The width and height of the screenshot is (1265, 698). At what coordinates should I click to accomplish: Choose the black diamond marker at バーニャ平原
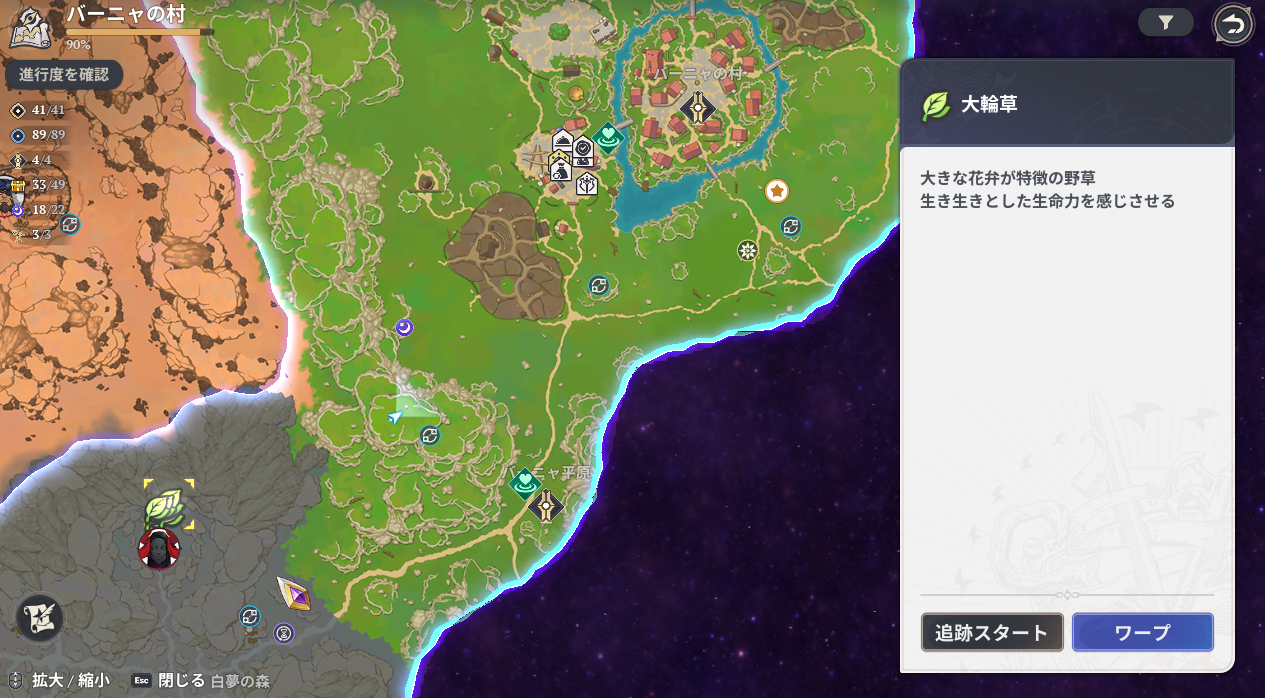(x=545, y=505)
